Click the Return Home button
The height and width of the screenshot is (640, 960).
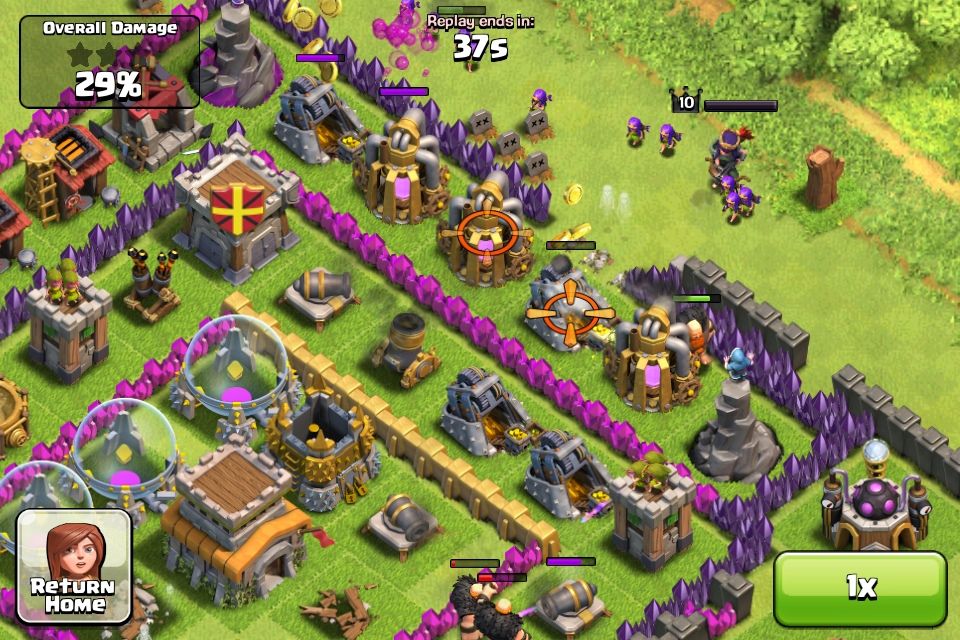(74, 565)
